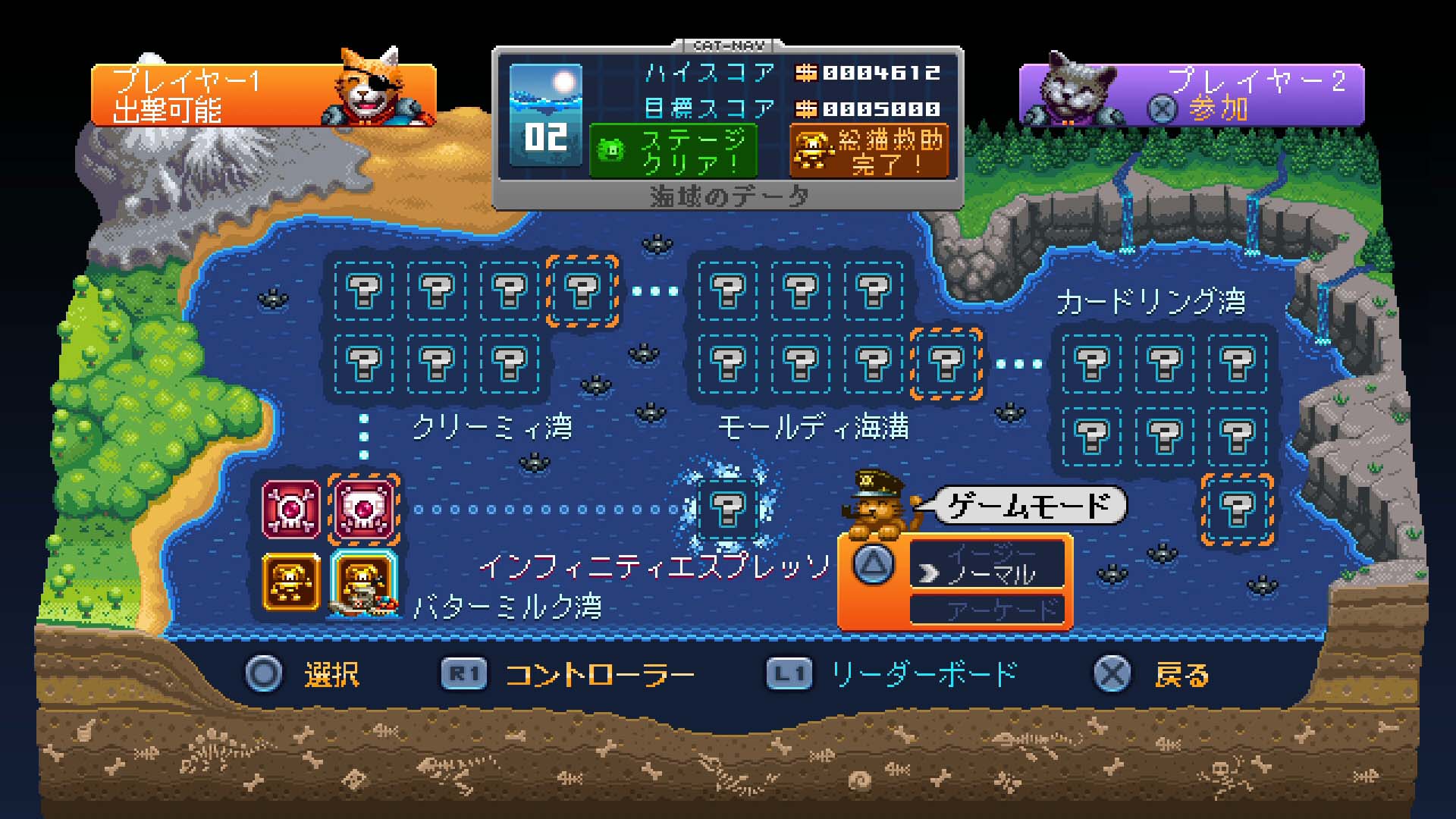Select the stage 02 ocean thumbnail in CAT-NAV panel

pyautogui.click(x=546, y=114)
